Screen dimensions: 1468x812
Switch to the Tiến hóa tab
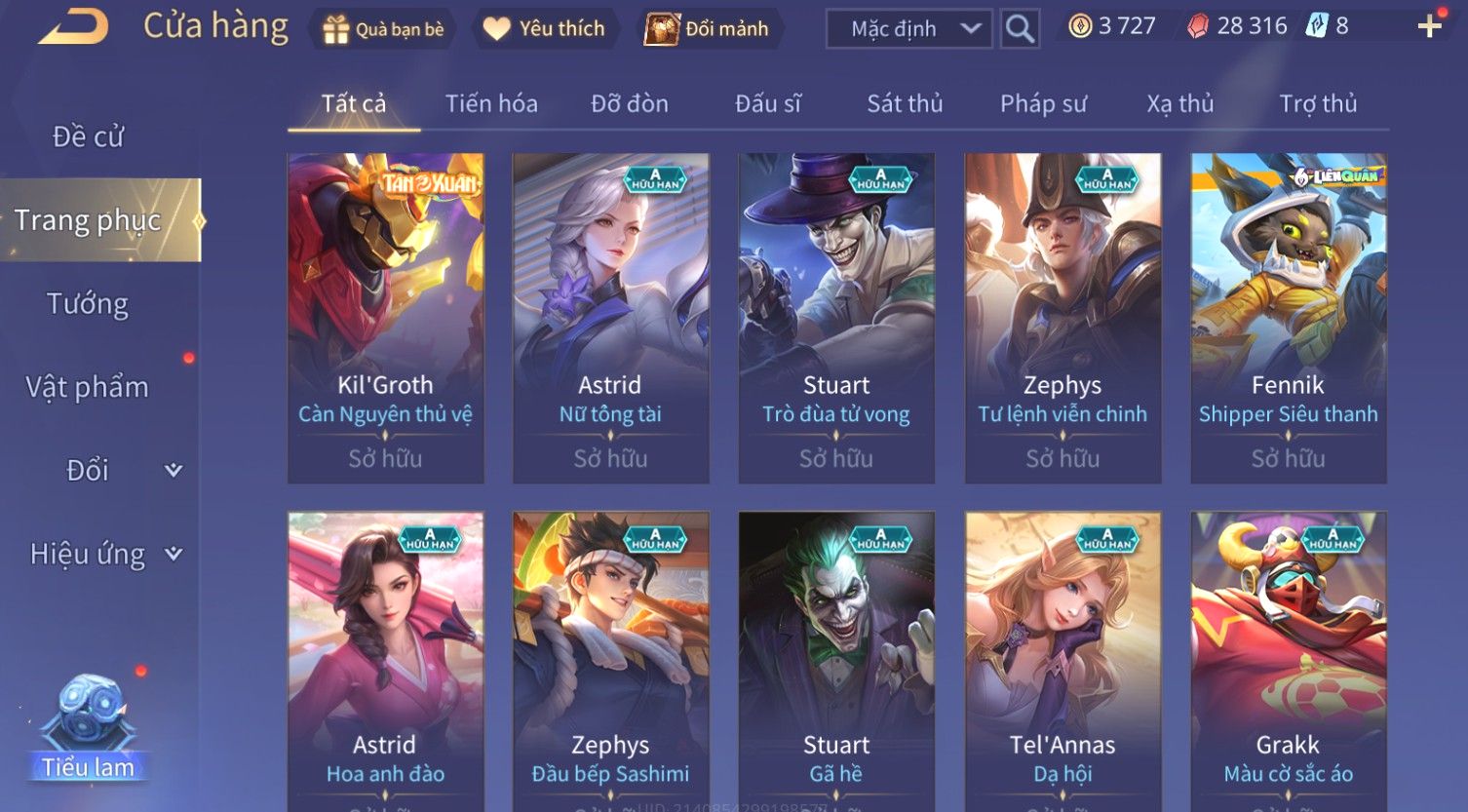click(491, 103)
